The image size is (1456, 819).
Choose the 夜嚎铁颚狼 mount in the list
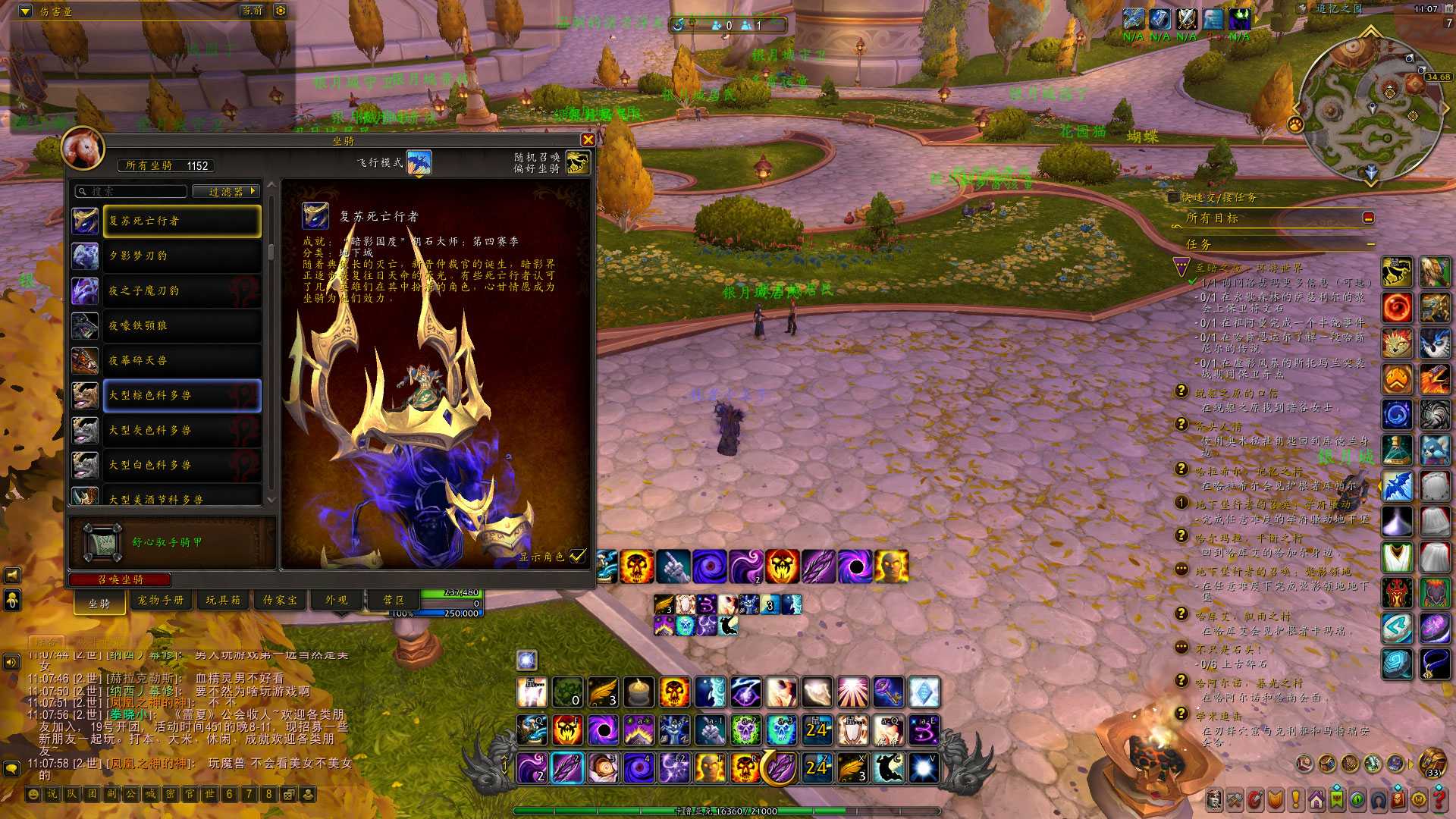point(182,326)
